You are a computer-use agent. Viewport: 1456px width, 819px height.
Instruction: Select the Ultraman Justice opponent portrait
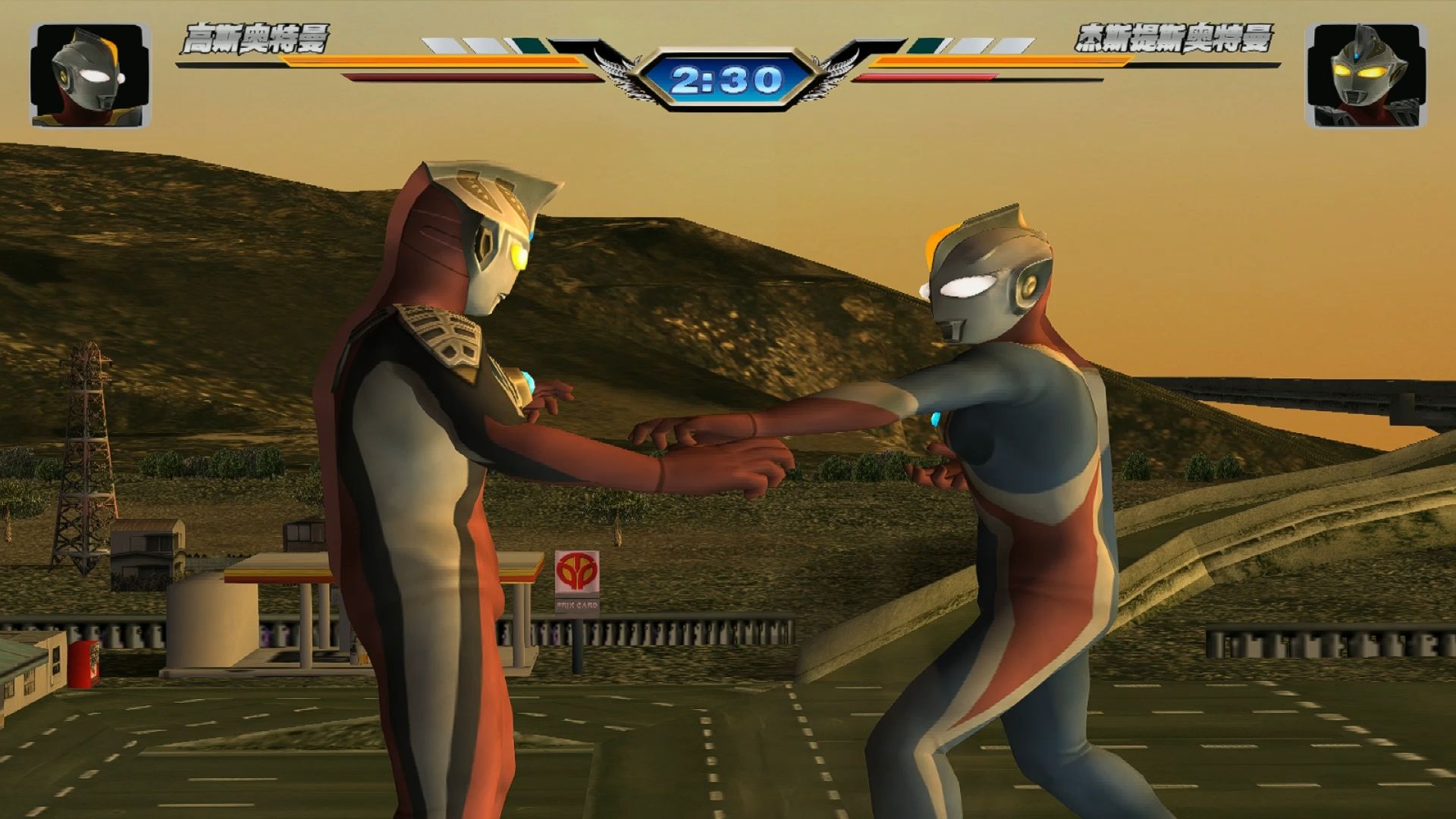point(1365,74)
